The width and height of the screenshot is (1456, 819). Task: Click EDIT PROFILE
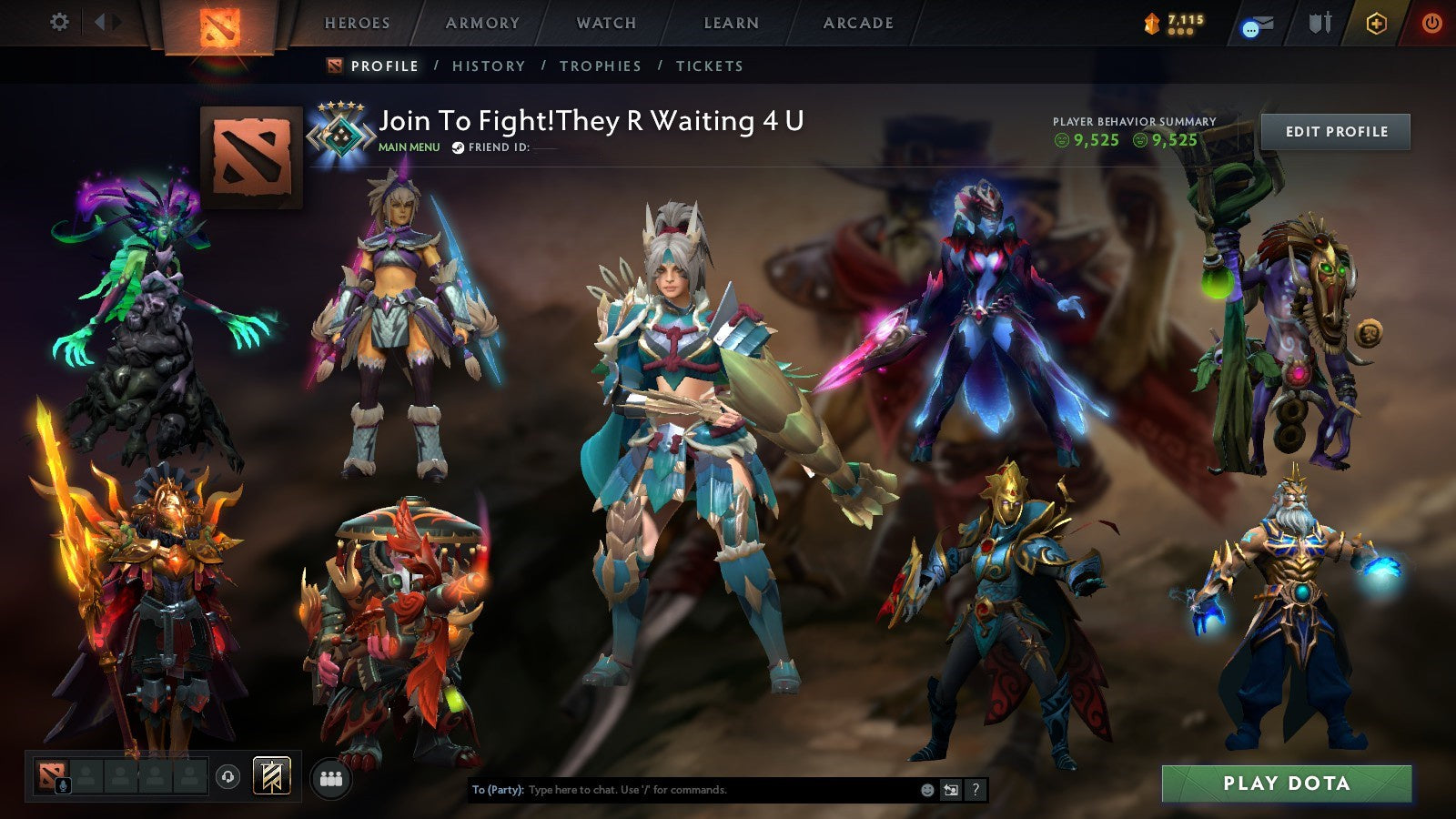pyautogui.click(x=1334, y=132)
